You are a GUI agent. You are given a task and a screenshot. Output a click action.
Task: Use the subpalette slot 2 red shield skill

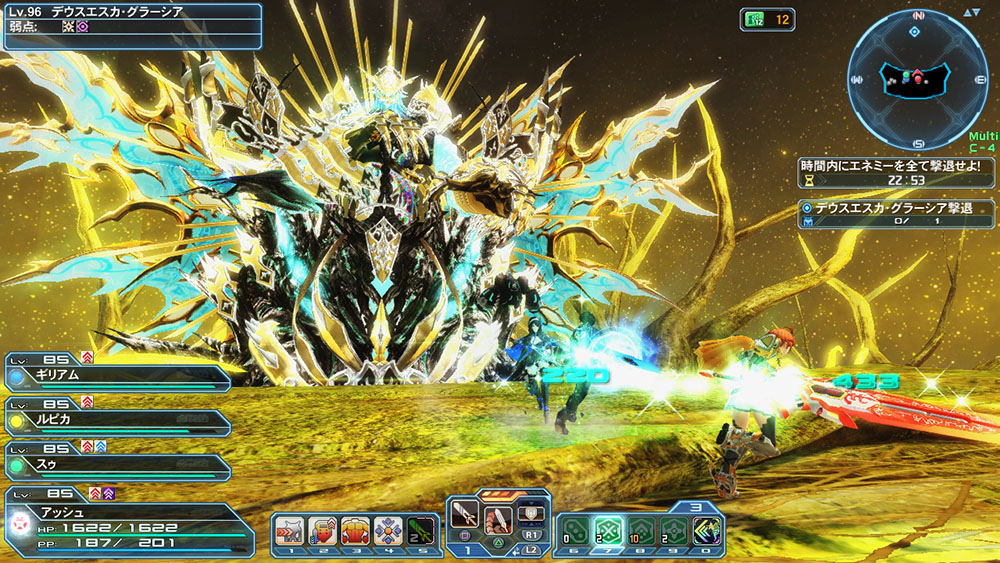322,530
